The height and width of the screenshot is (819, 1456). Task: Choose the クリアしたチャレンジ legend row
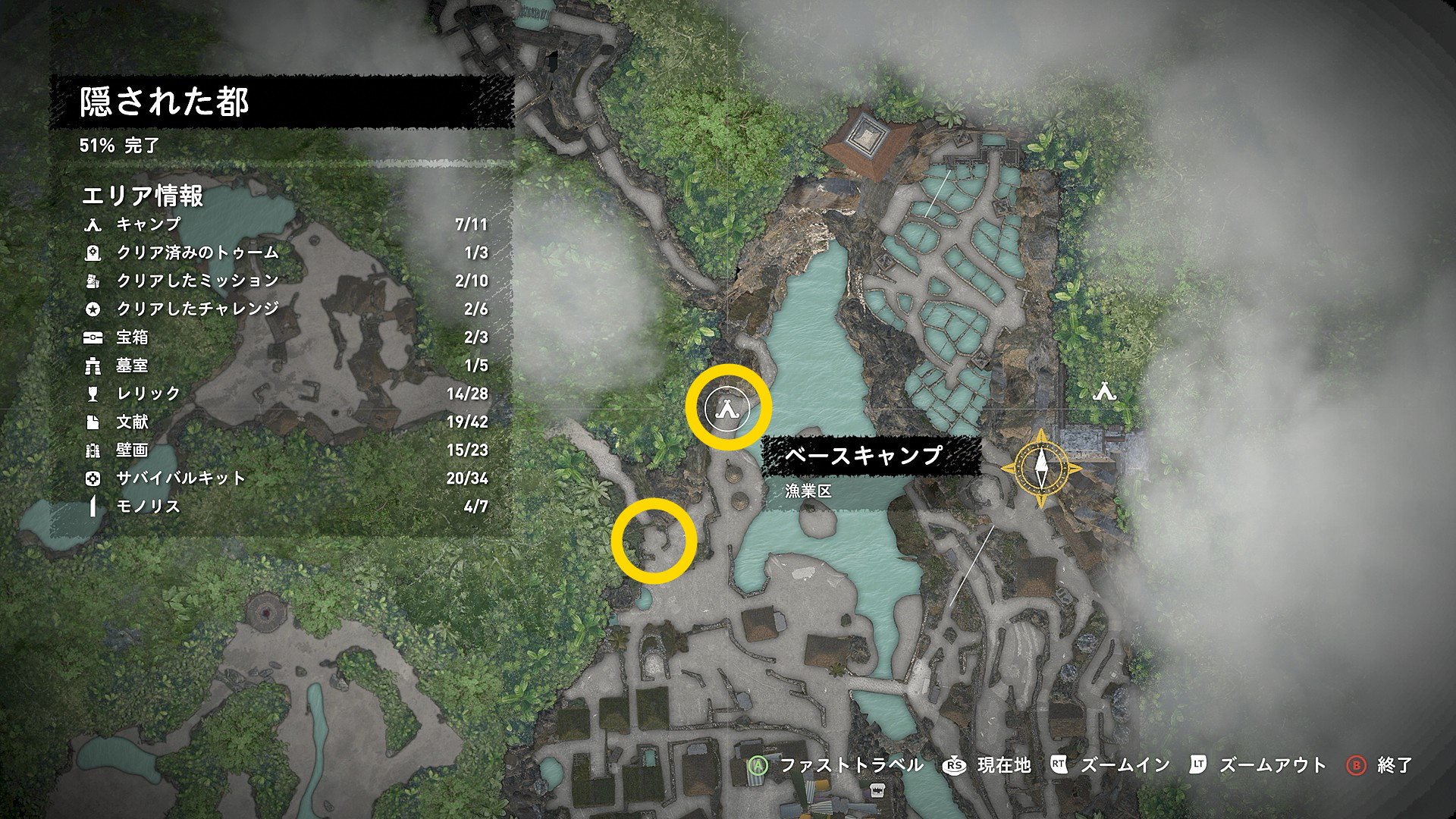(x=197, y=309)
